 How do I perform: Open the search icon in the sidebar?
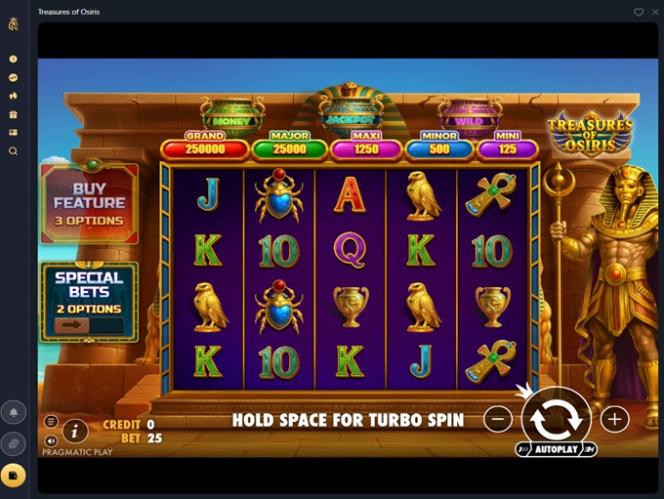[x=13, y=151]
